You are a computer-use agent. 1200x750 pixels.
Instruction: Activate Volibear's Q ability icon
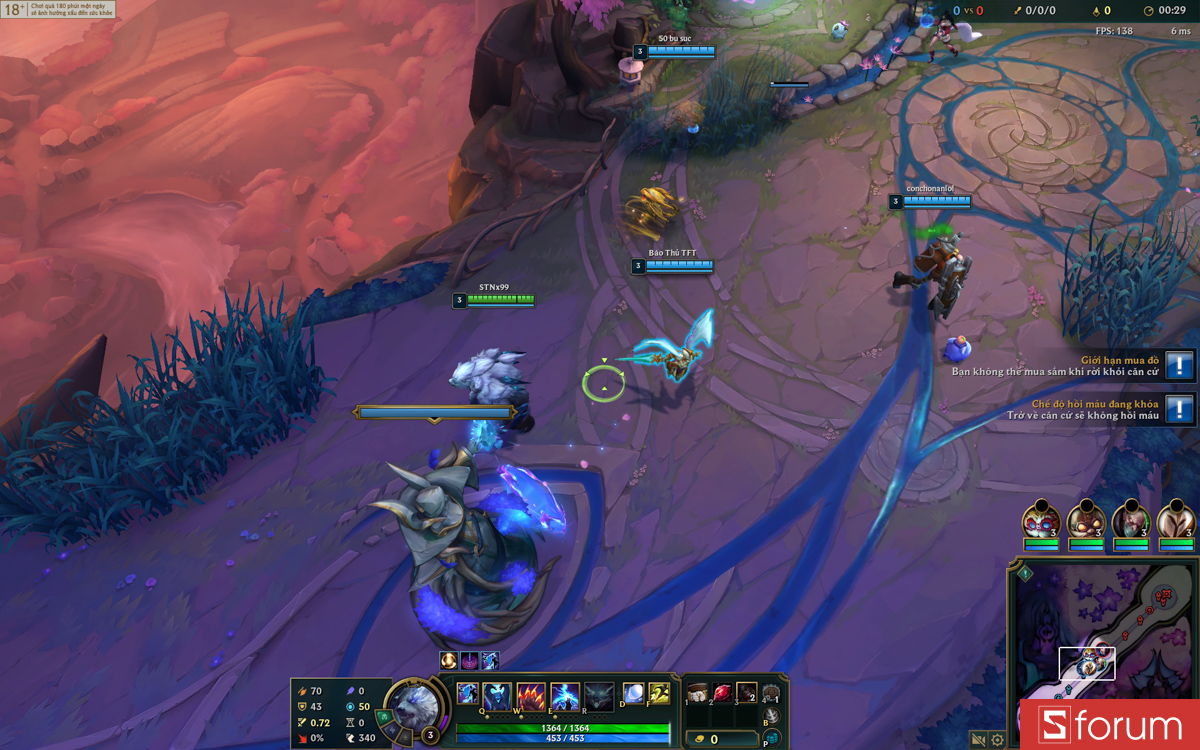pyautogui.click(x=498, y=695)
